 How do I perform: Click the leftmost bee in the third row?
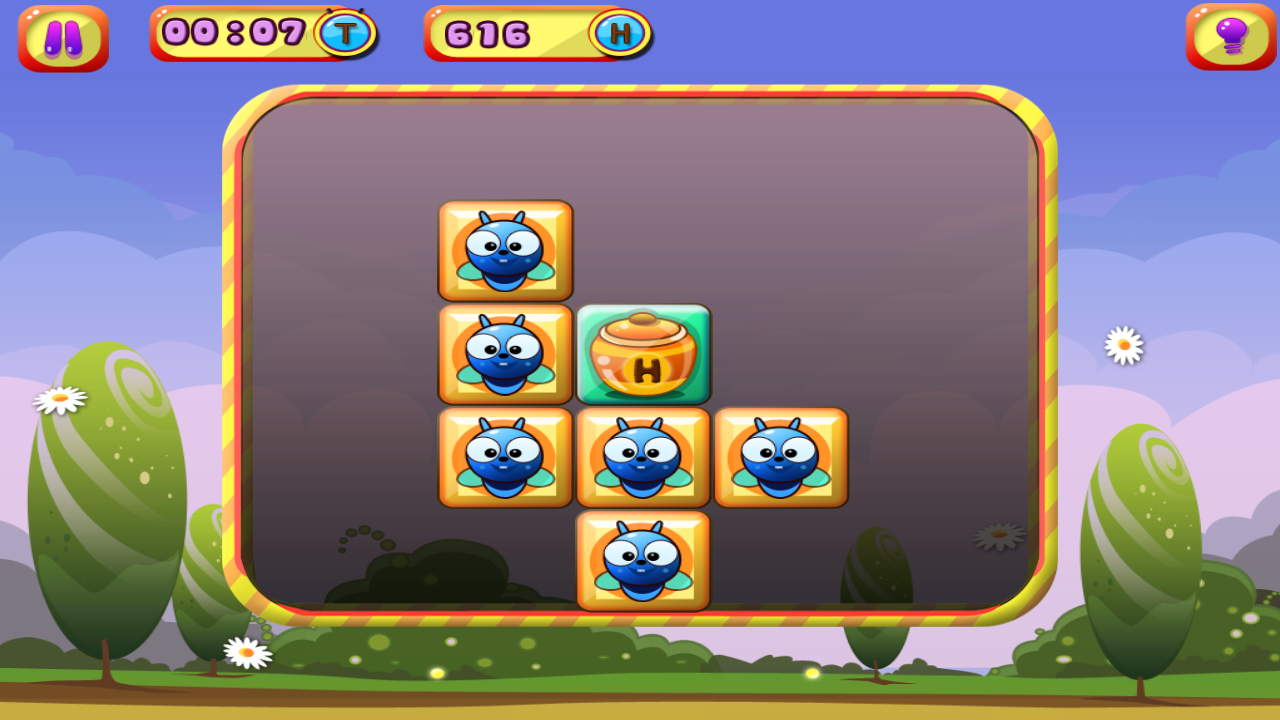coord(505,458)
